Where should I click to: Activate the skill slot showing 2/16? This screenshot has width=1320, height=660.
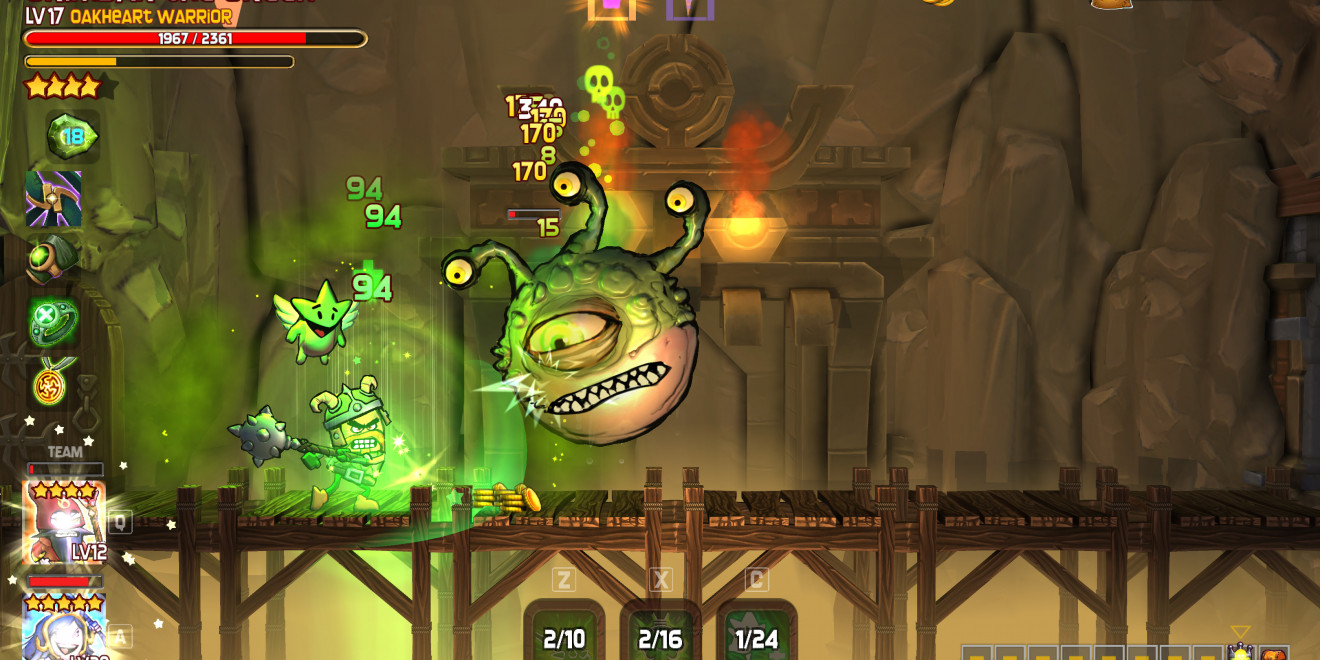(661, 632)
